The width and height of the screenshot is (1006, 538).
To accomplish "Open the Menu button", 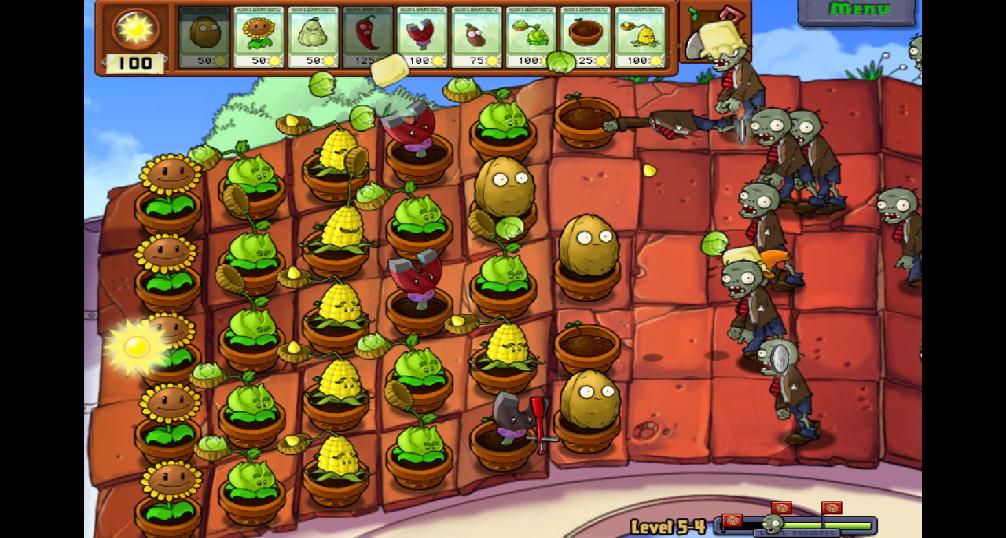I will (x=859, y=11).
